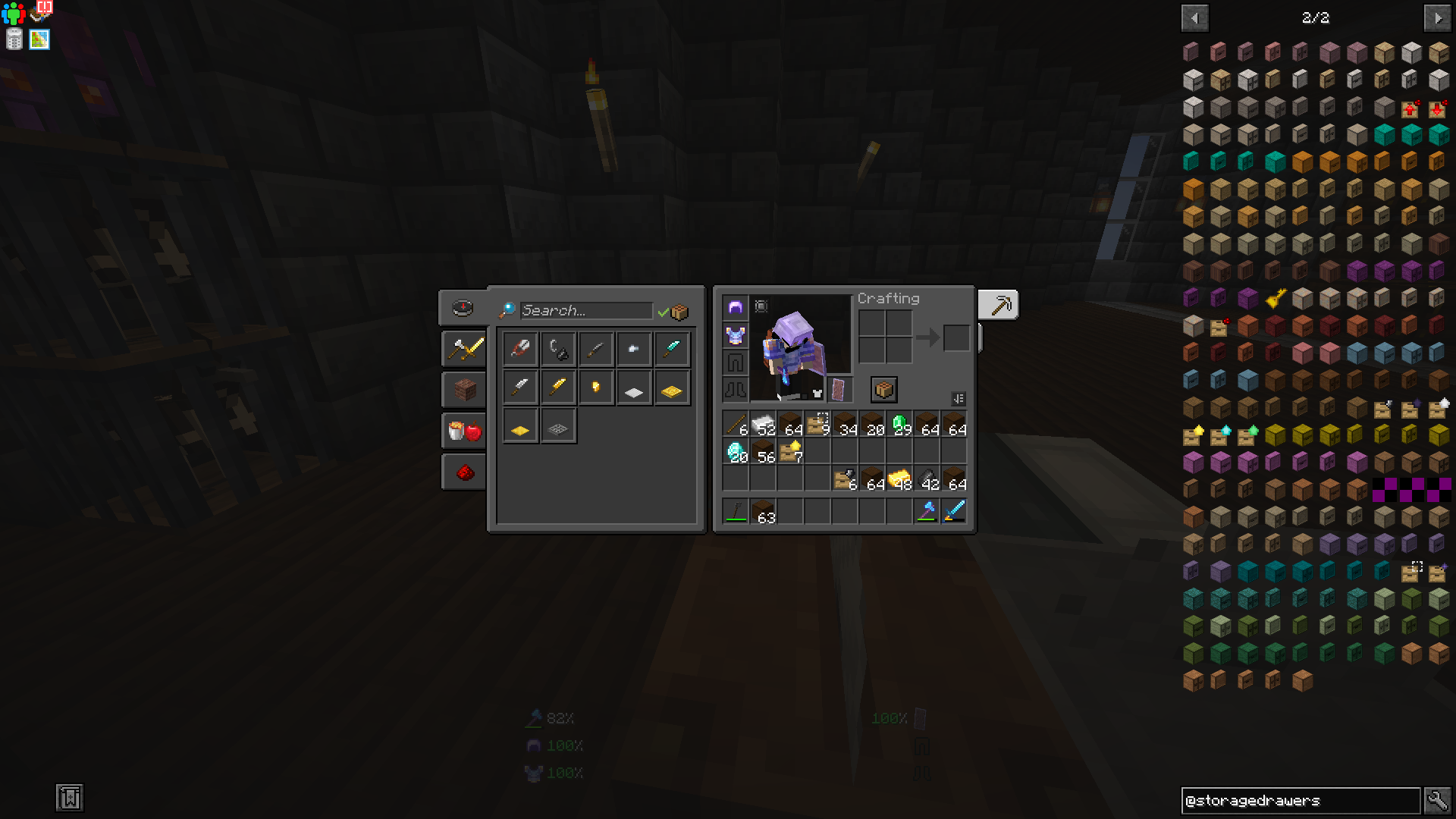Click the enchanted hammer in the hotbar
Screen dimensions: 1456x819
tap(927, 510)
